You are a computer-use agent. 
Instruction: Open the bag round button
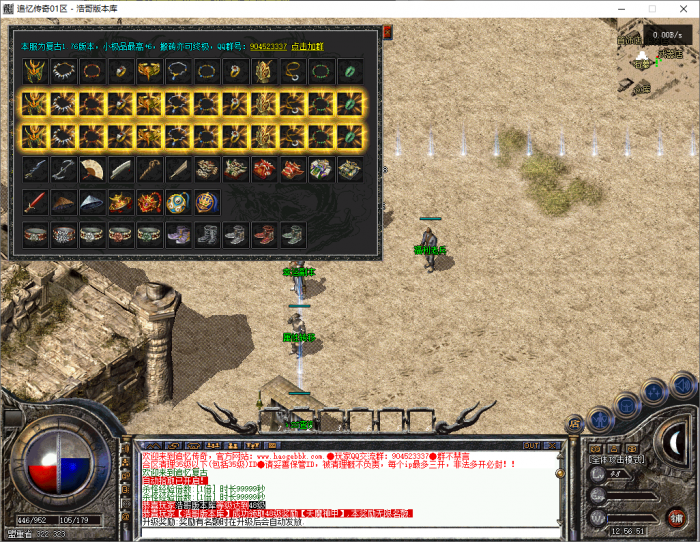click(625, 403)
